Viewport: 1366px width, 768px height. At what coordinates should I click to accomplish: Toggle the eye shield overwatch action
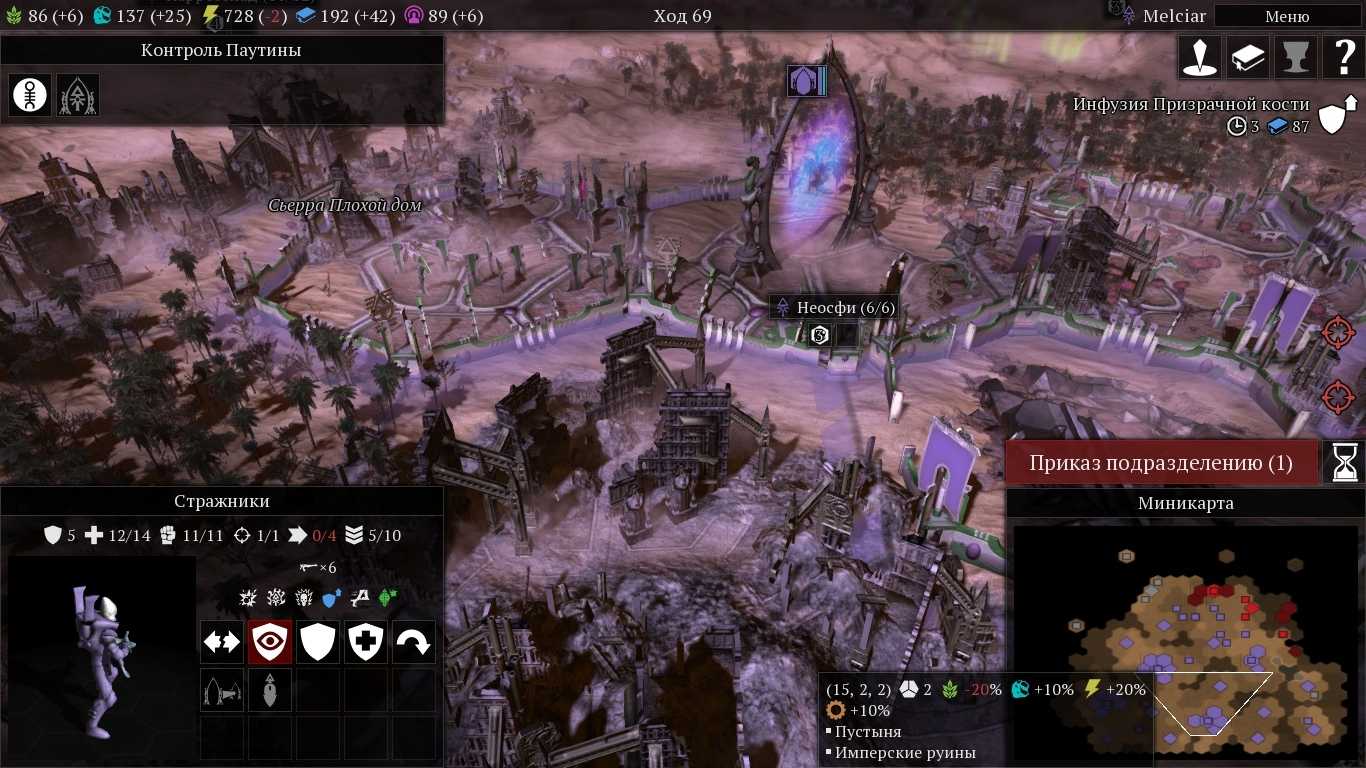pos(270,642)
